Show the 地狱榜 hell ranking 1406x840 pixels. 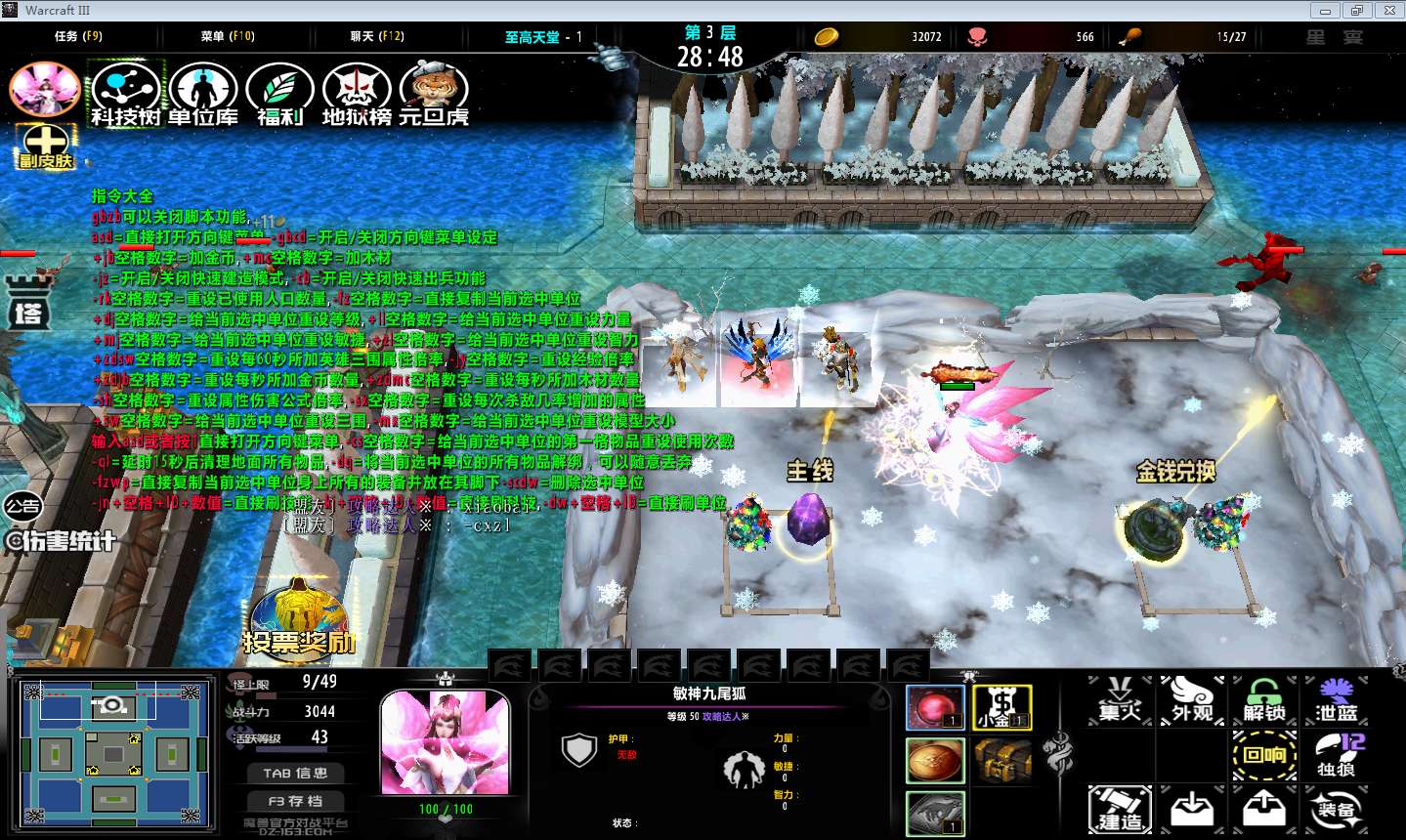coord(357,92)
